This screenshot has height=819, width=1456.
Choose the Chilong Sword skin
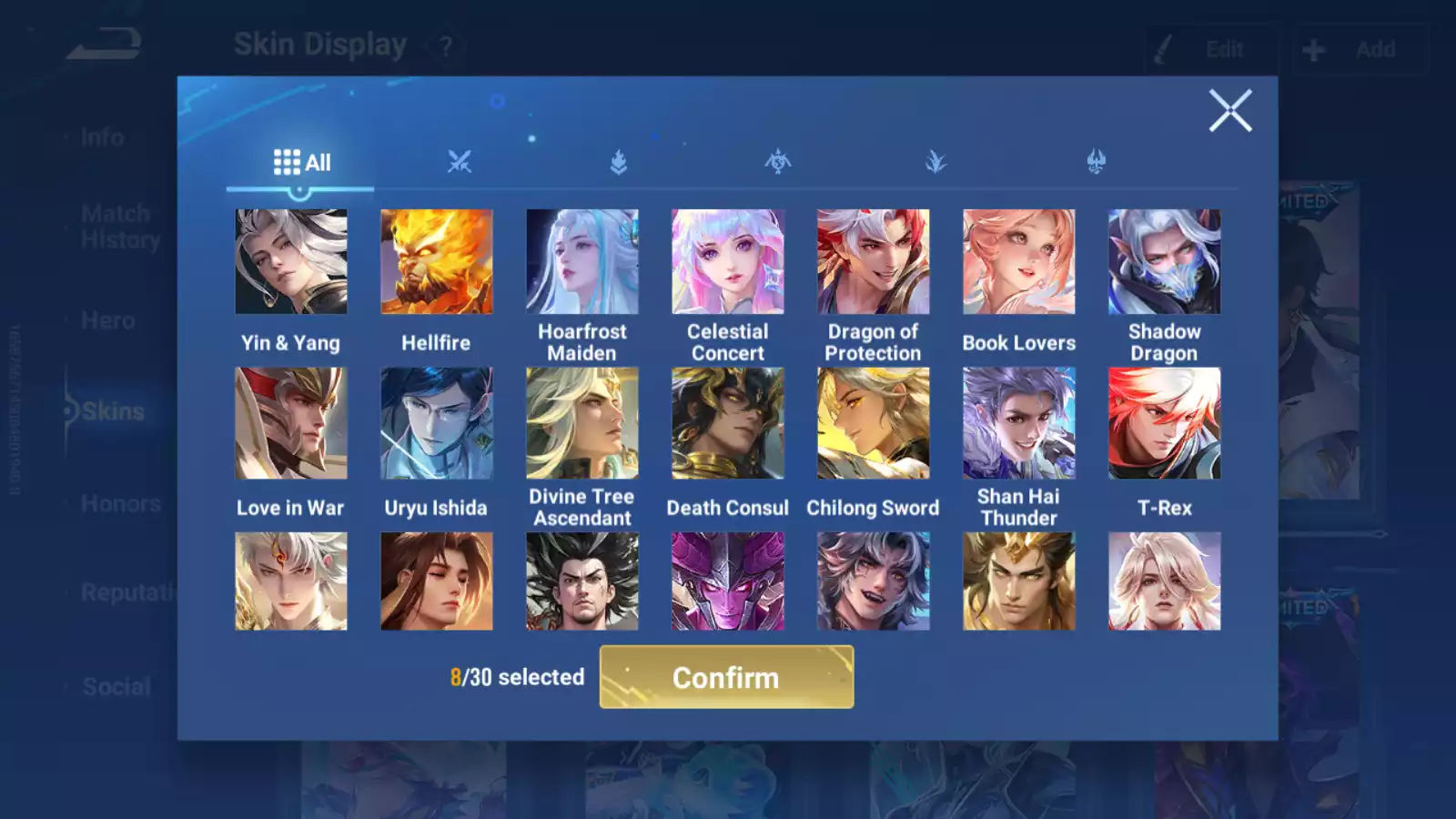tap(874, 423)
